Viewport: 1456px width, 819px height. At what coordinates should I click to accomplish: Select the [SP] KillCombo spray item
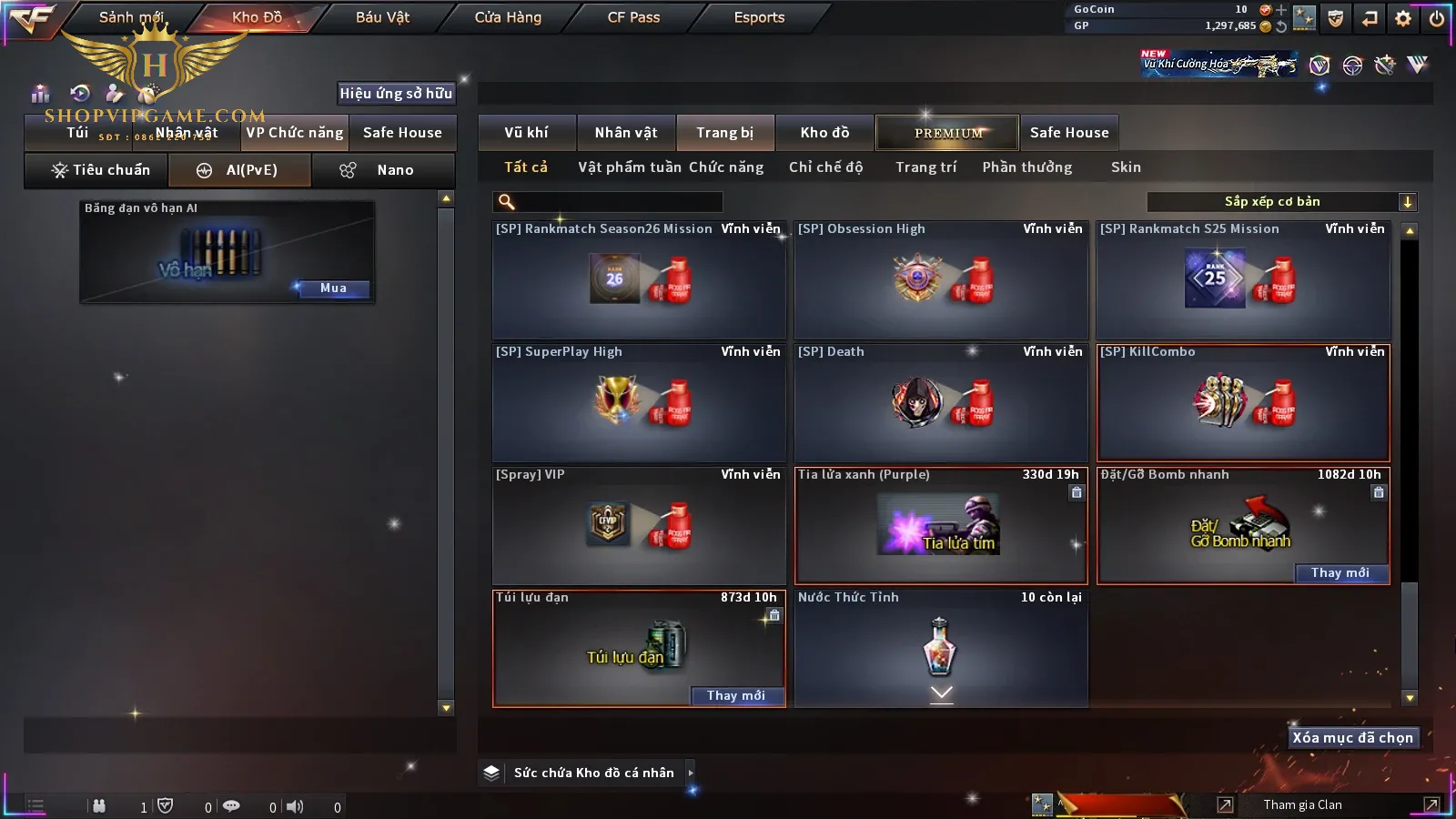pyautogui.click(x=1243, y=403)
